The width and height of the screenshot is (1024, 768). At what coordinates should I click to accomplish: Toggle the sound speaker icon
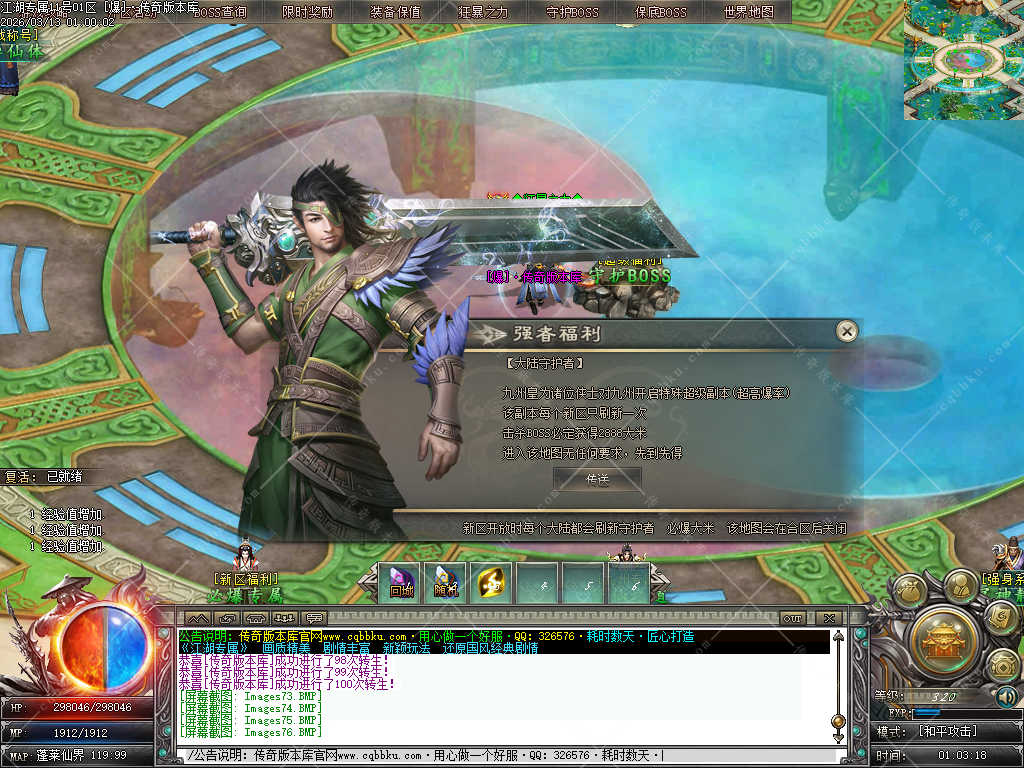[1006, 696]
